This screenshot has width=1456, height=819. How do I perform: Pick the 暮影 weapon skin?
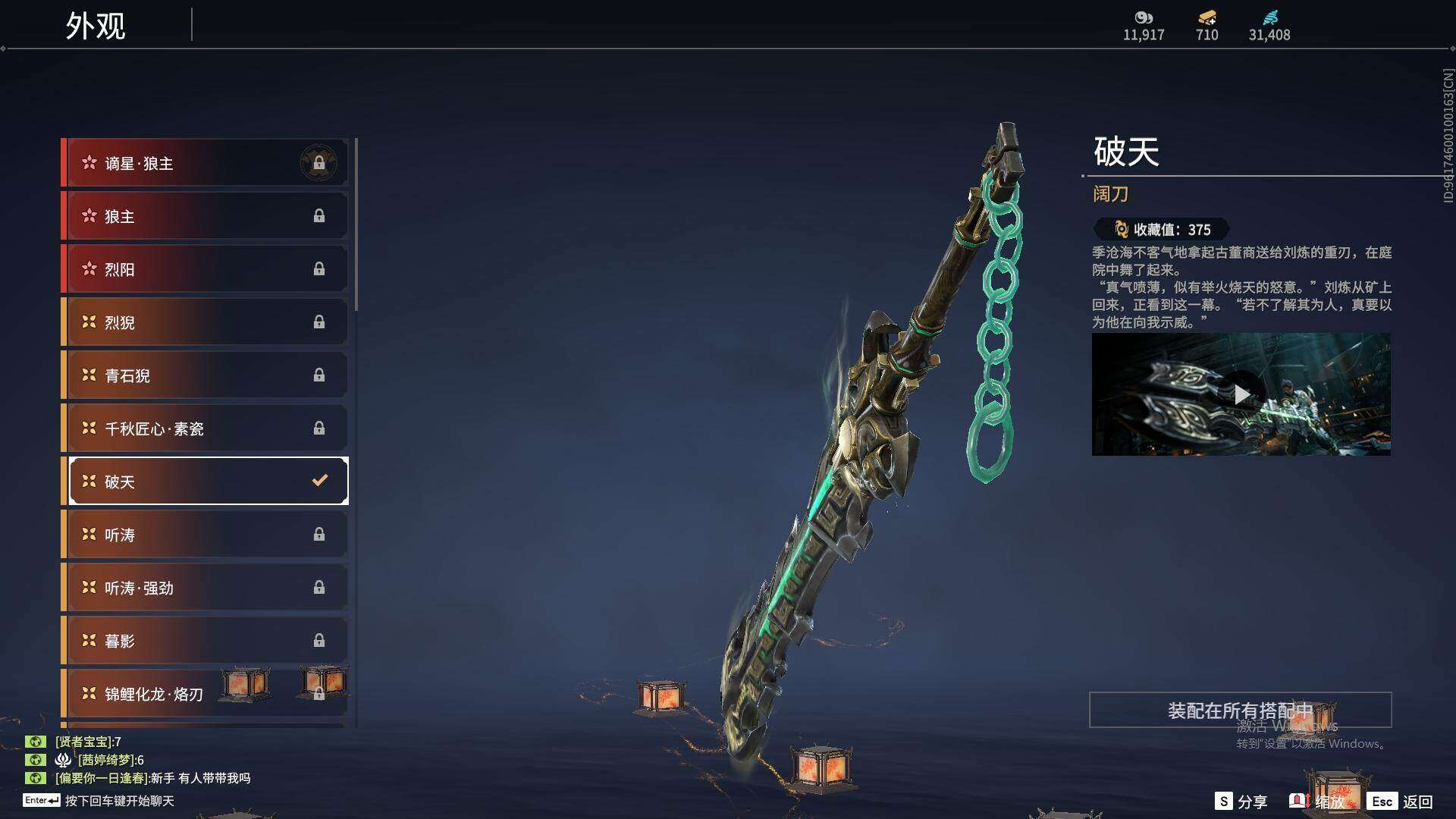click(x=206, y=641)
